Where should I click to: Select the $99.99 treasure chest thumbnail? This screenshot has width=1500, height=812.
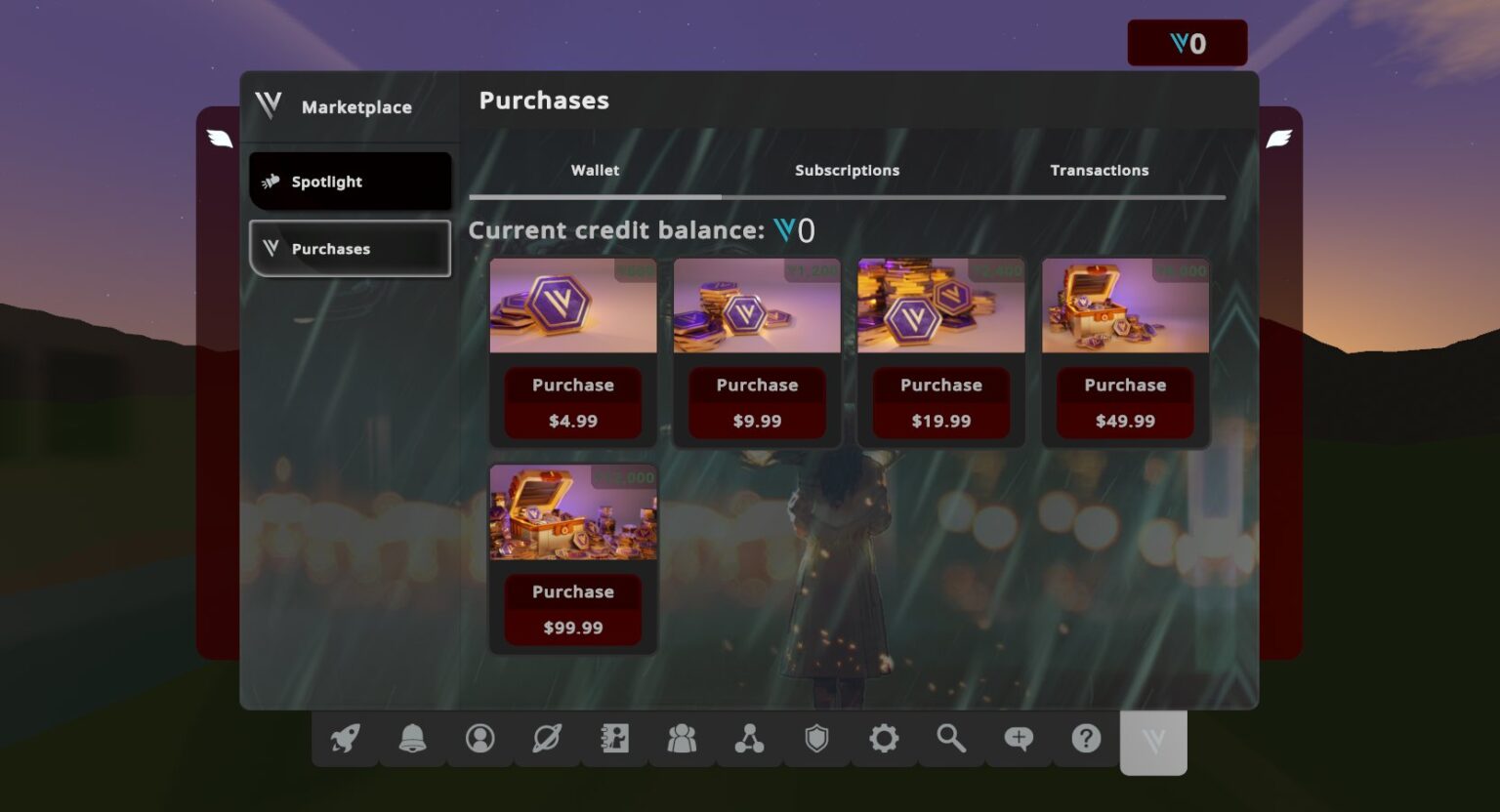click(573, 513)
